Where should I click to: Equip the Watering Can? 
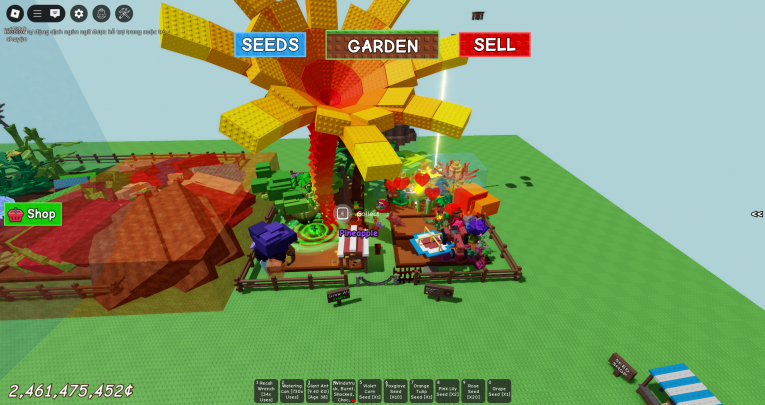[x=292, y=391]
